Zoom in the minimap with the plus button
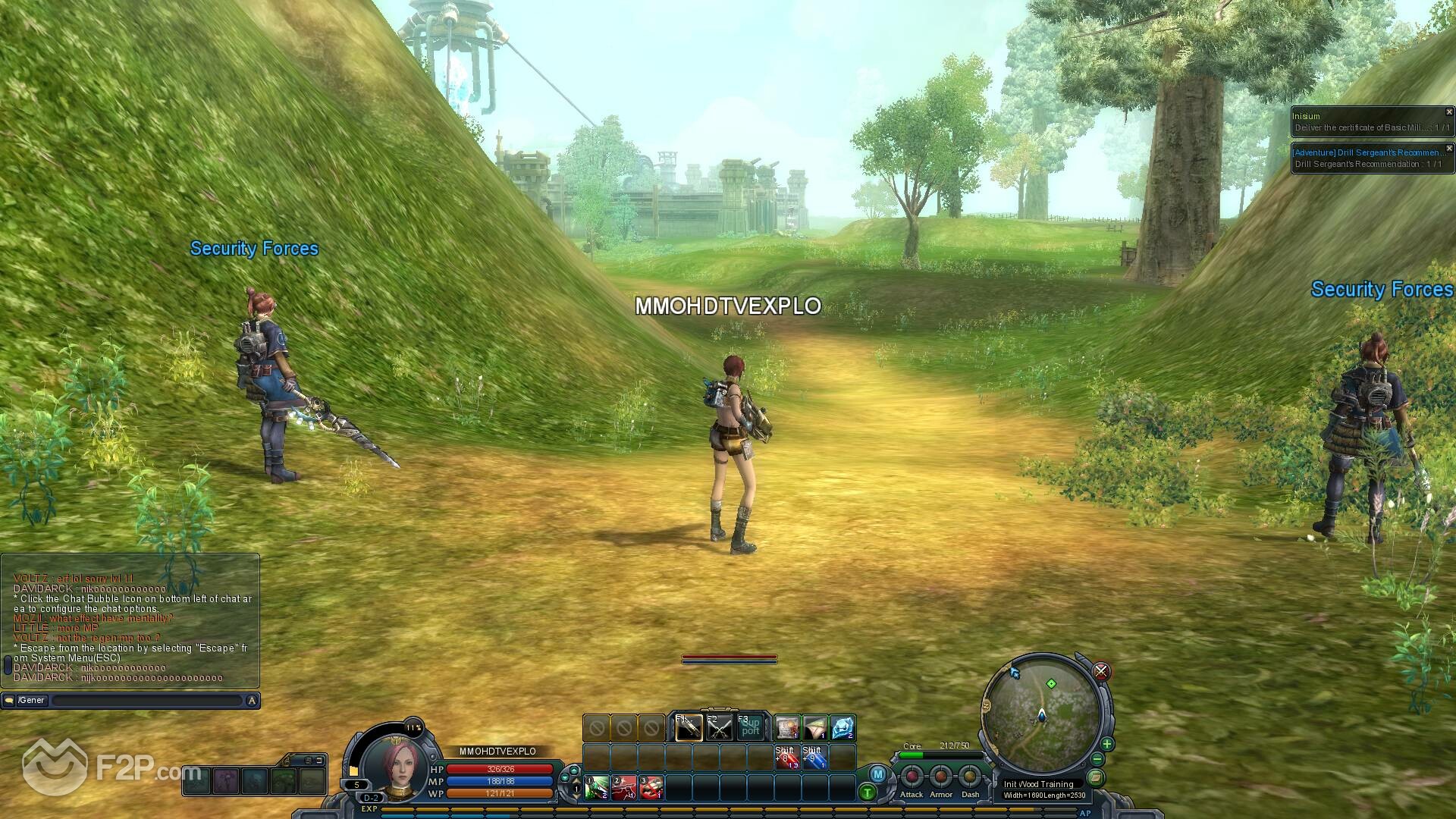The height and width of the screenshot is (819, 1456). (x=1107, y=744)
